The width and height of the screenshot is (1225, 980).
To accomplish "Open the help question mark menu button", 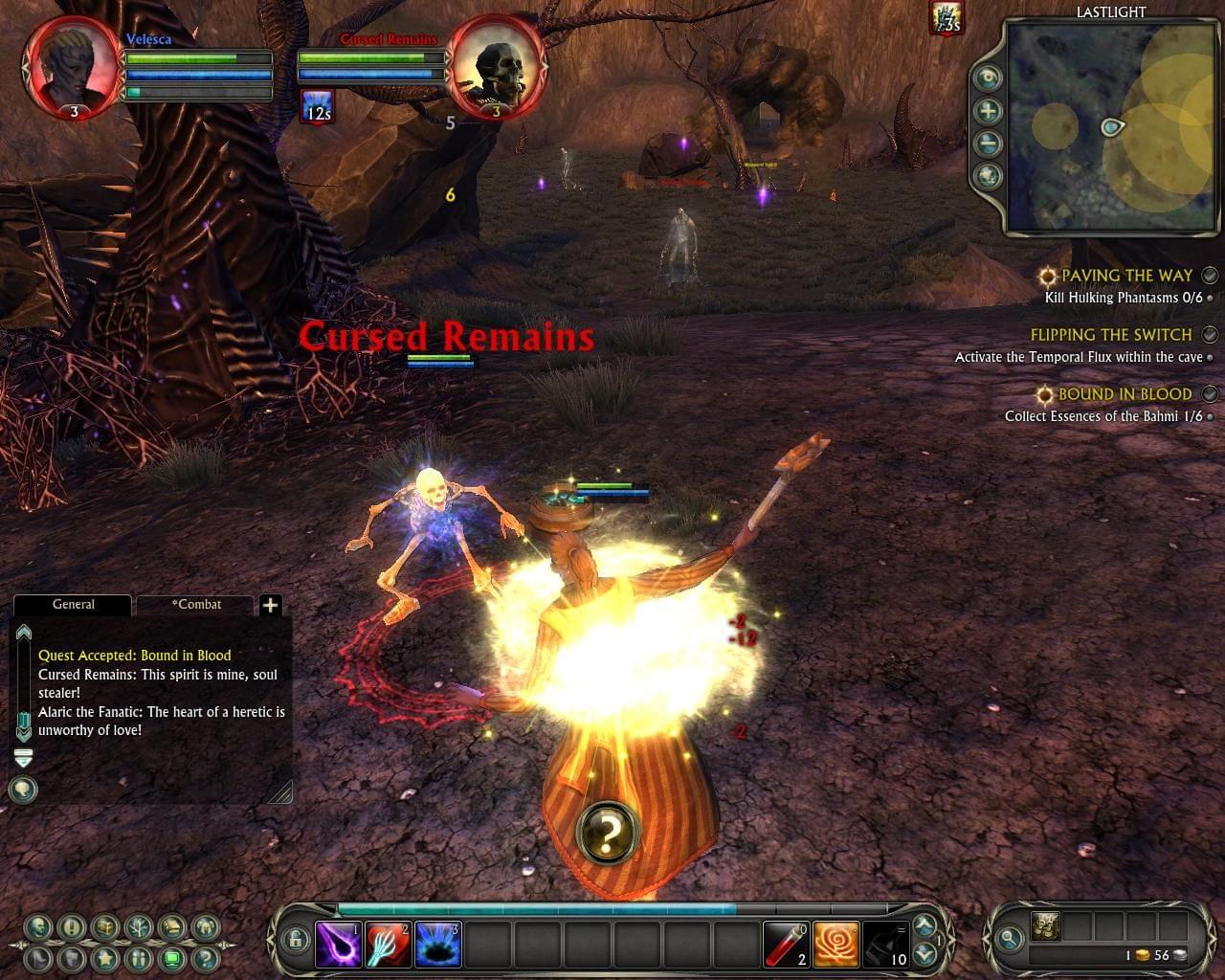I will tap(205, 956).
